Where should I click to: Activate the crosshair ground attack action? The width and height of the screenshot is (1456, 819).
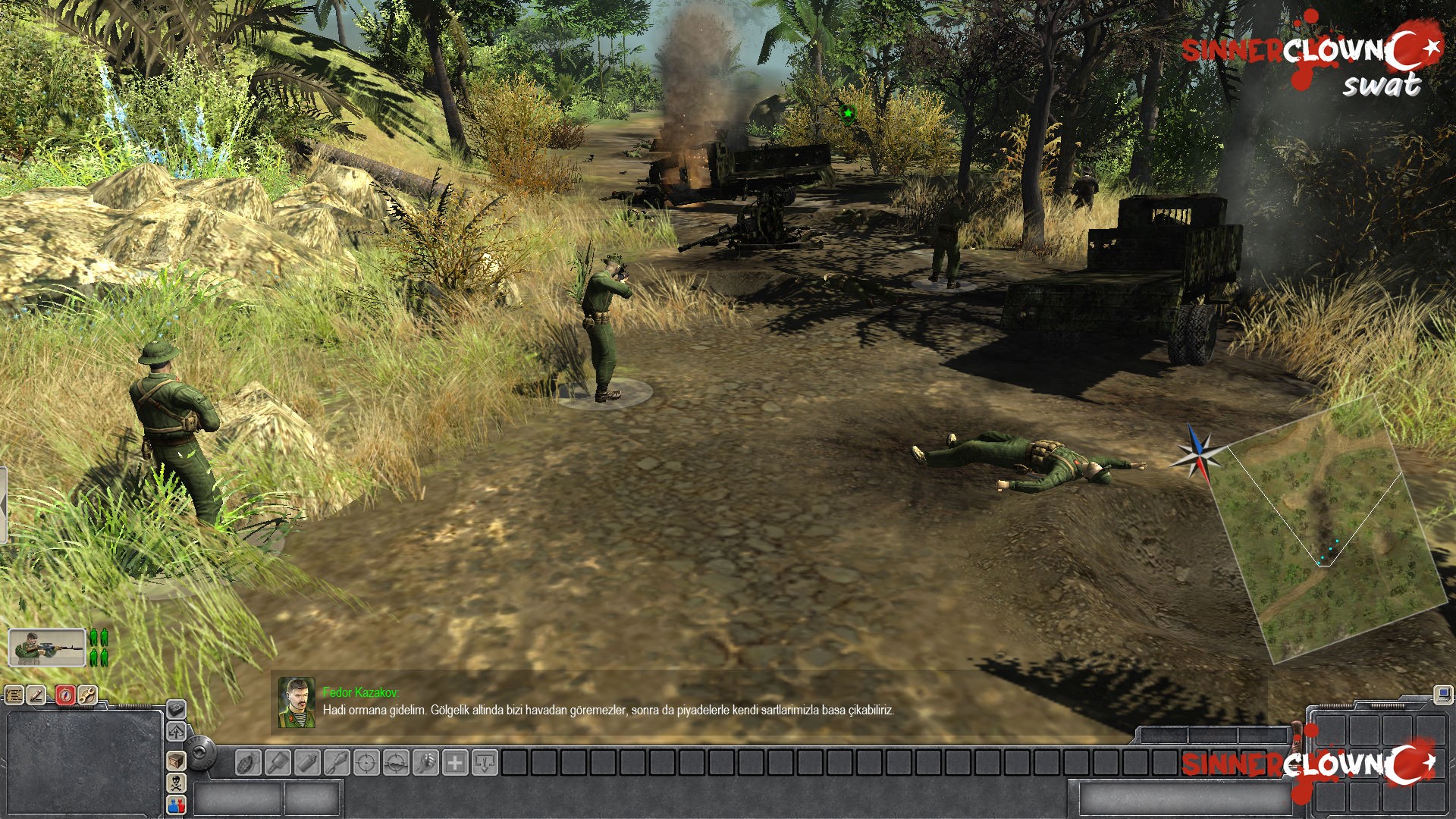pyautogui.click(x=397, y=762)
